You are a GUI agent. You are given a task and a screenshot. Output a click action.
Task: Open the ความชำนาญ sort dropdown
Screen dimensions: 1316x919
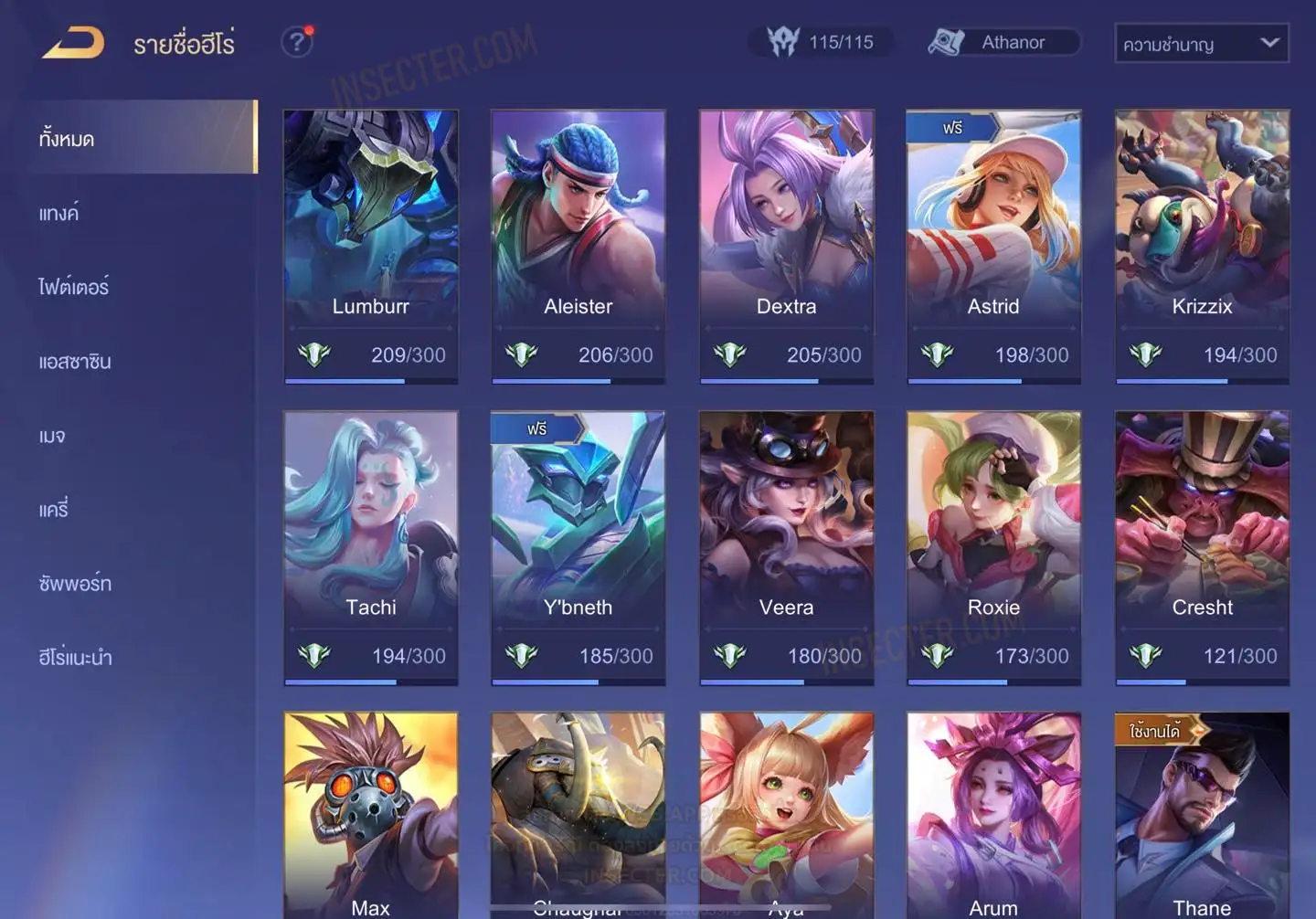(1201, 43)
